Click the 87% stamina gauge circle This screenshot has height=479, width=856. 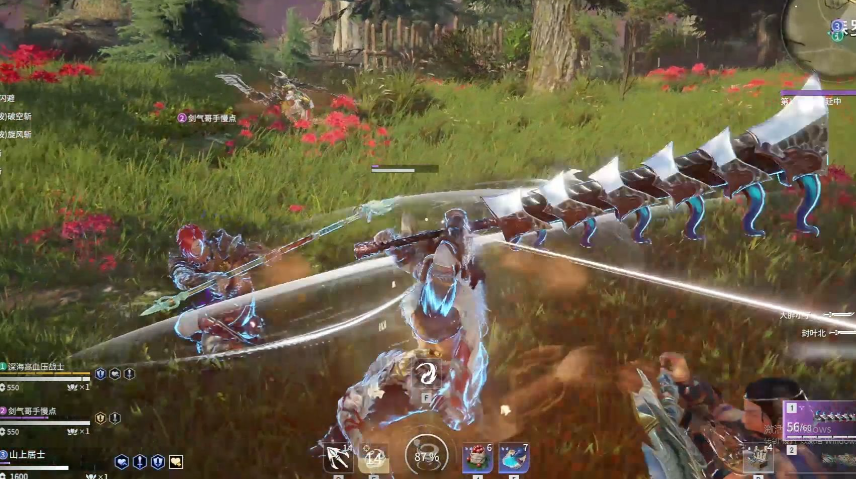425,456
